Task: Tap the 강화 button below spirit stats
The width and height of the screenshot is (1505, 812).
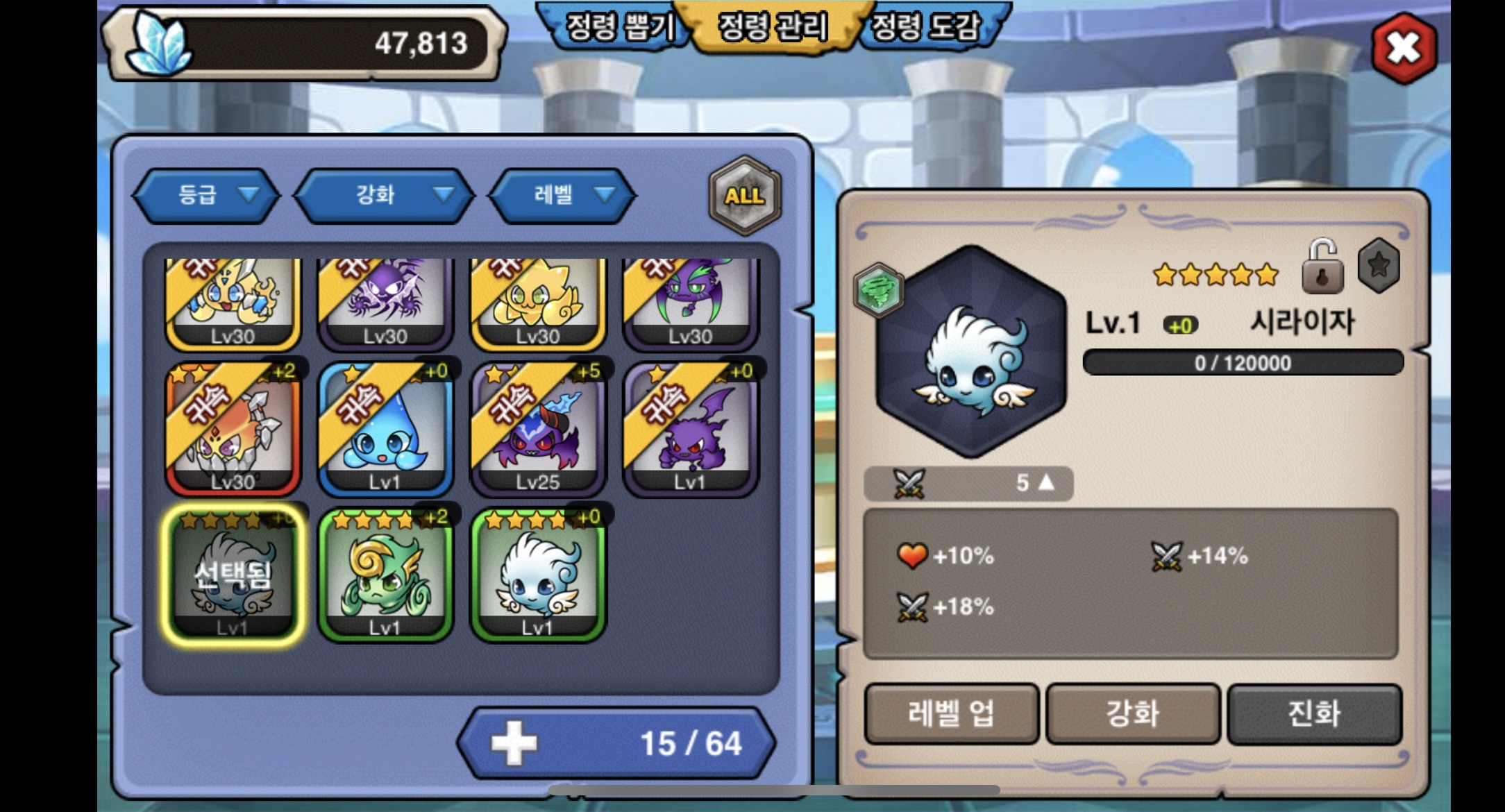Action: tap(1132, 713)
